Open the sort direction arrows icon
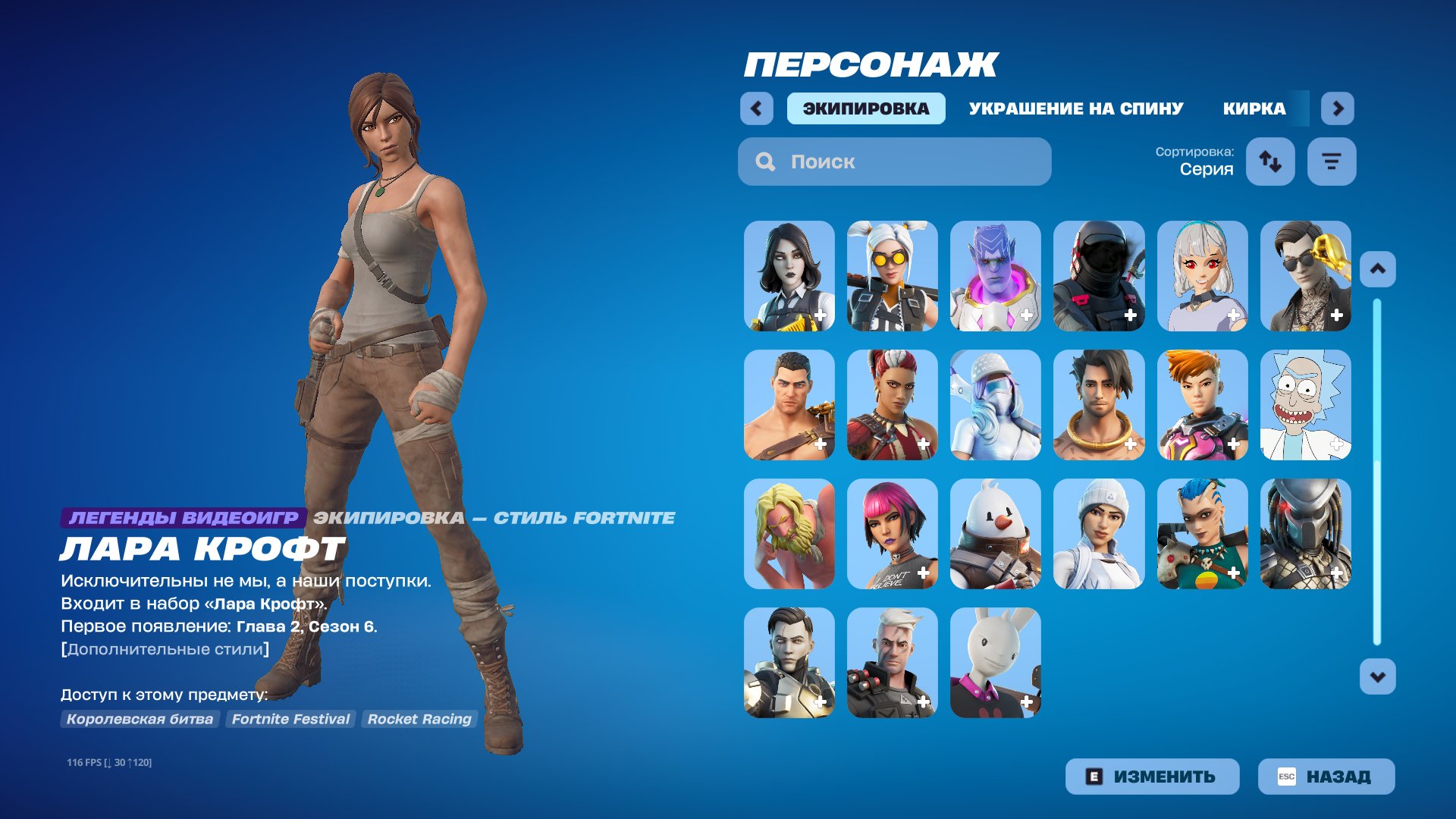Image resolution: width=1456 pixels, height=819 pixels. coord(1270,162)
